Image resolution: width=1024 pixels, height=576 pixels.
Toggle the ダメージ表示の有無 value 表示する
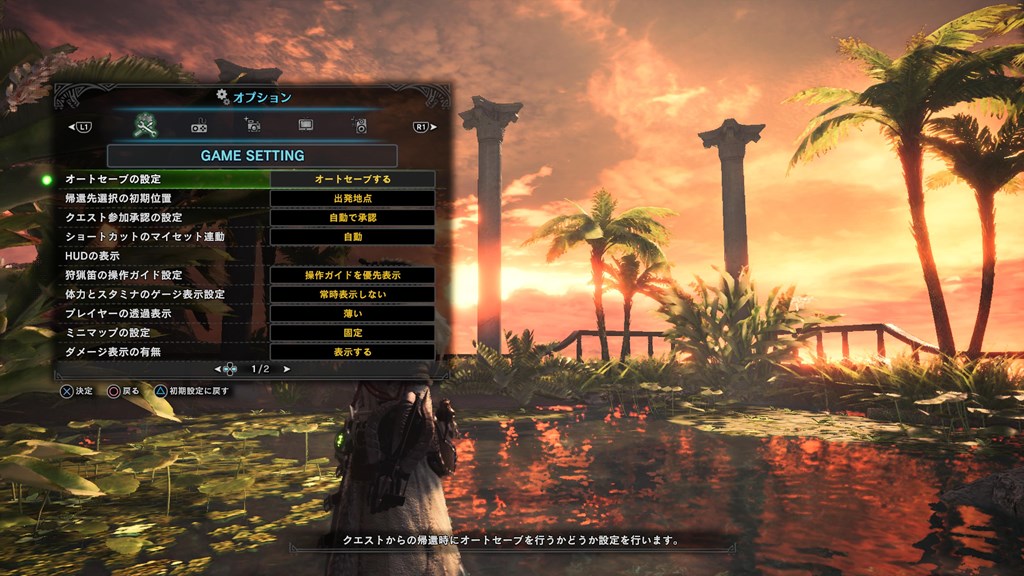(x=353, y=352)
